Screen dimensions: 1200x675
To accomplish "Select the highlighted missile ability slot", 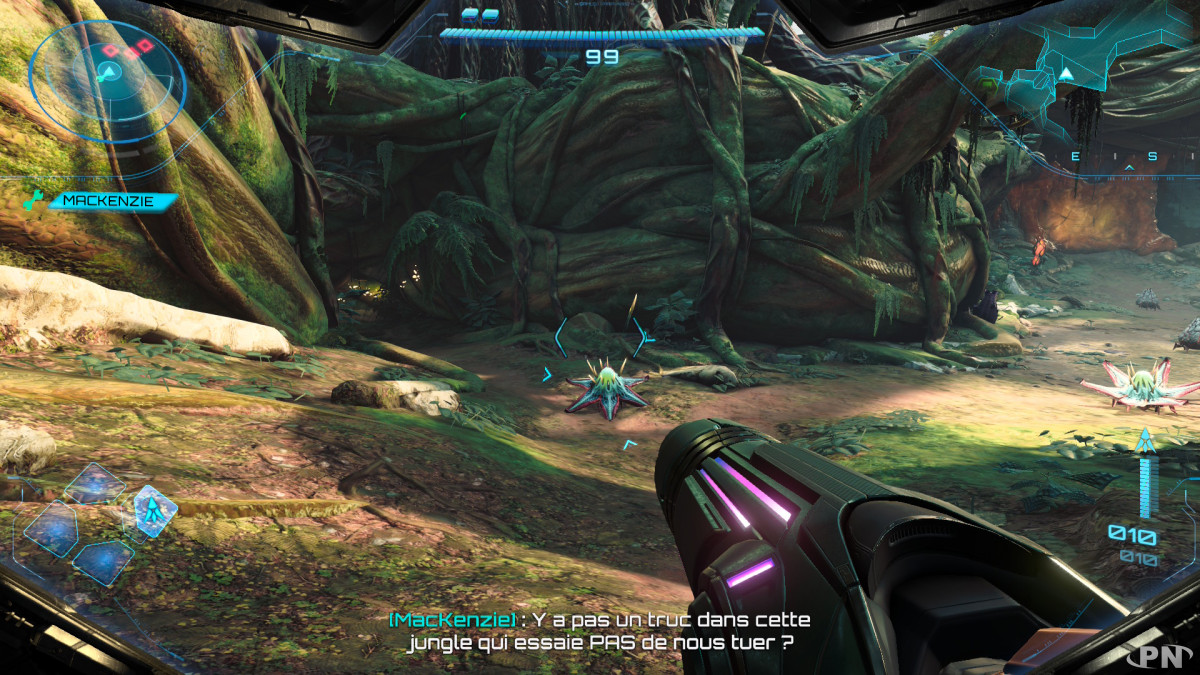I will point(154,510).
